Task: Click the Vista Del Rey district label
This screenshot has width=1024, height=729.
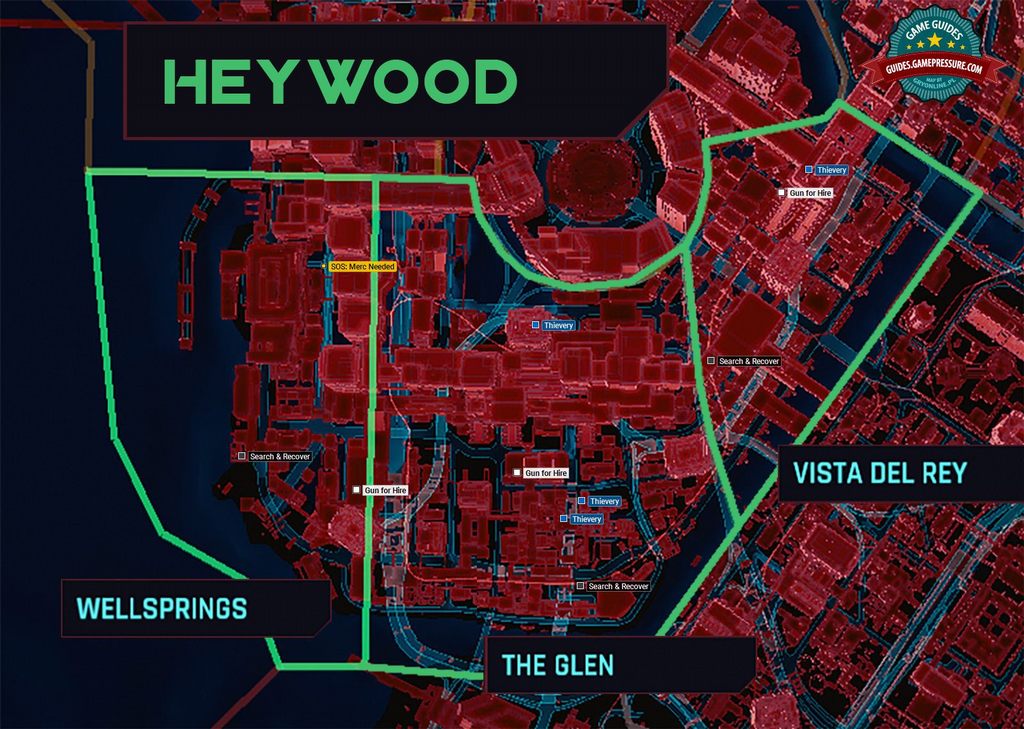Action: tap(879, 472)
